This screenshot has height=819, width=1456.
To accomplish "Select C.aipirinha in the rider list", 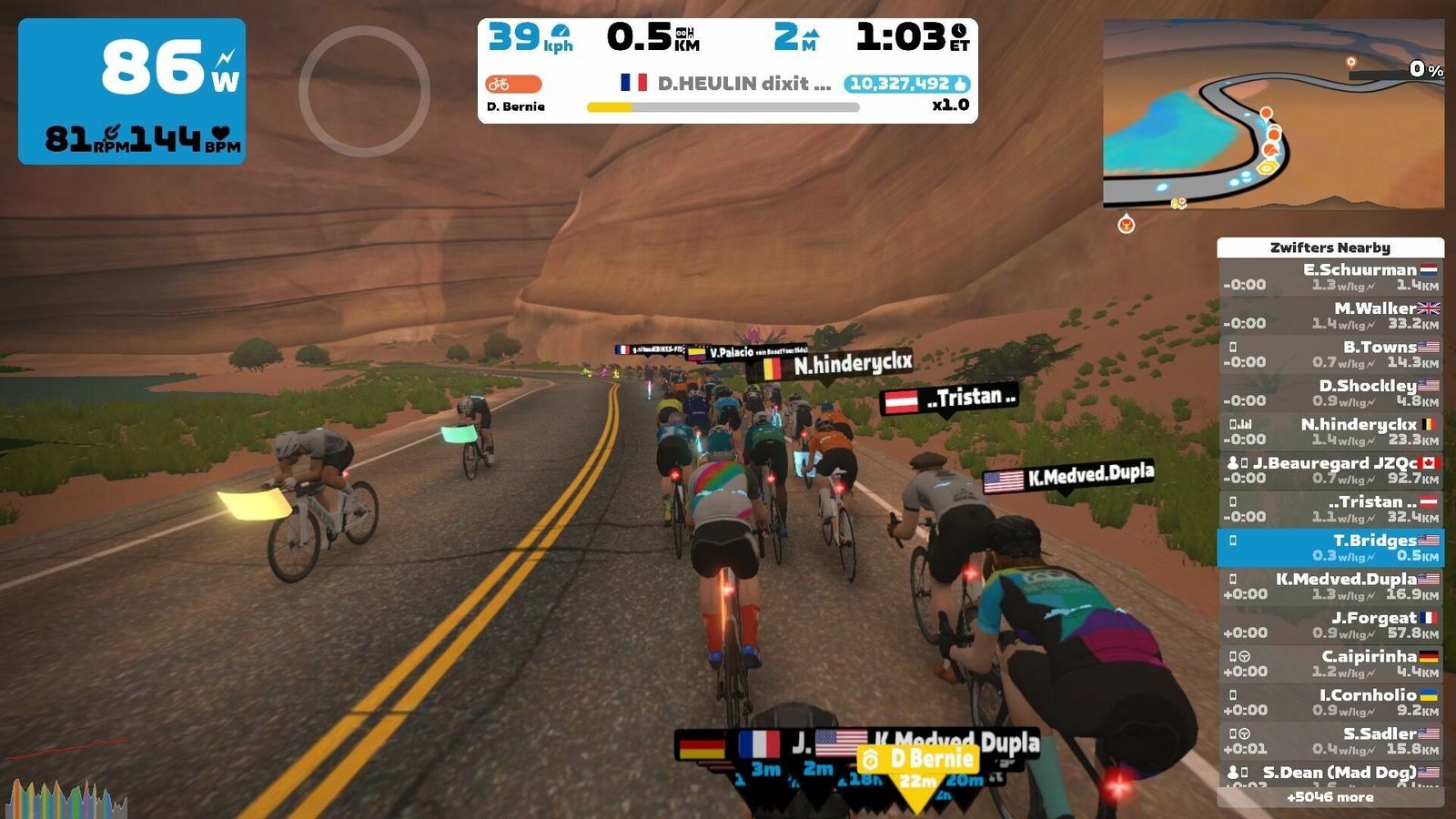I will pos(1330,663).
